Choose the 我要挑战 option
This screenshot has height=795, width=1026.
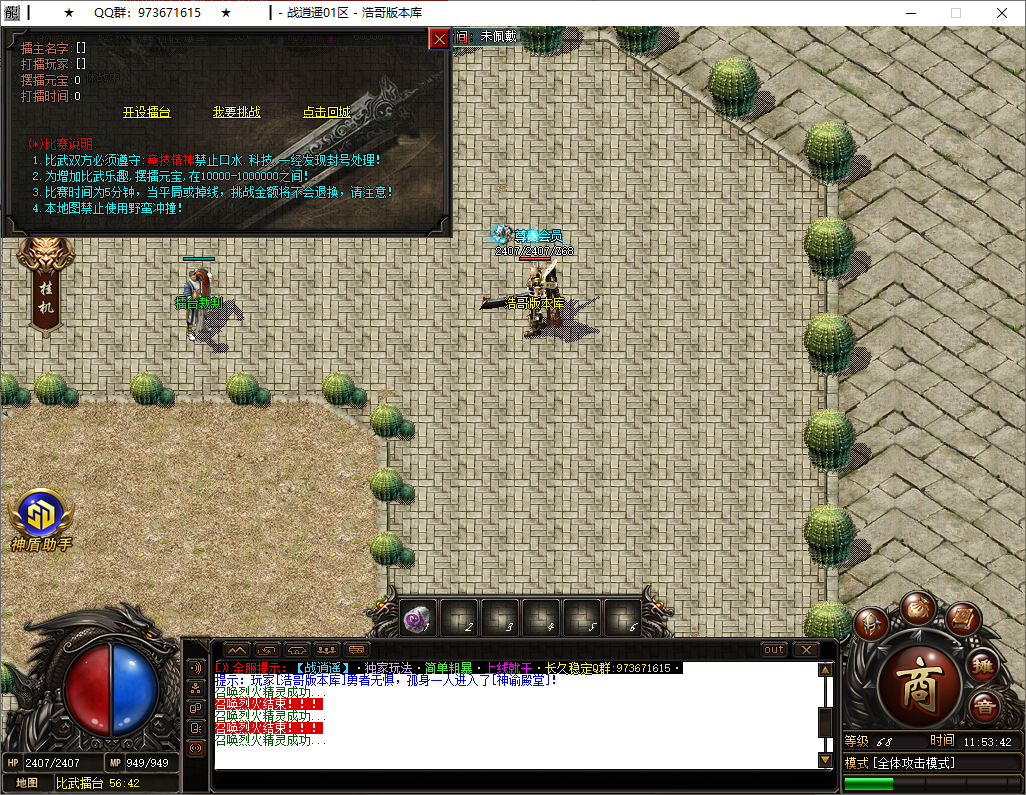tap(236, 113)
